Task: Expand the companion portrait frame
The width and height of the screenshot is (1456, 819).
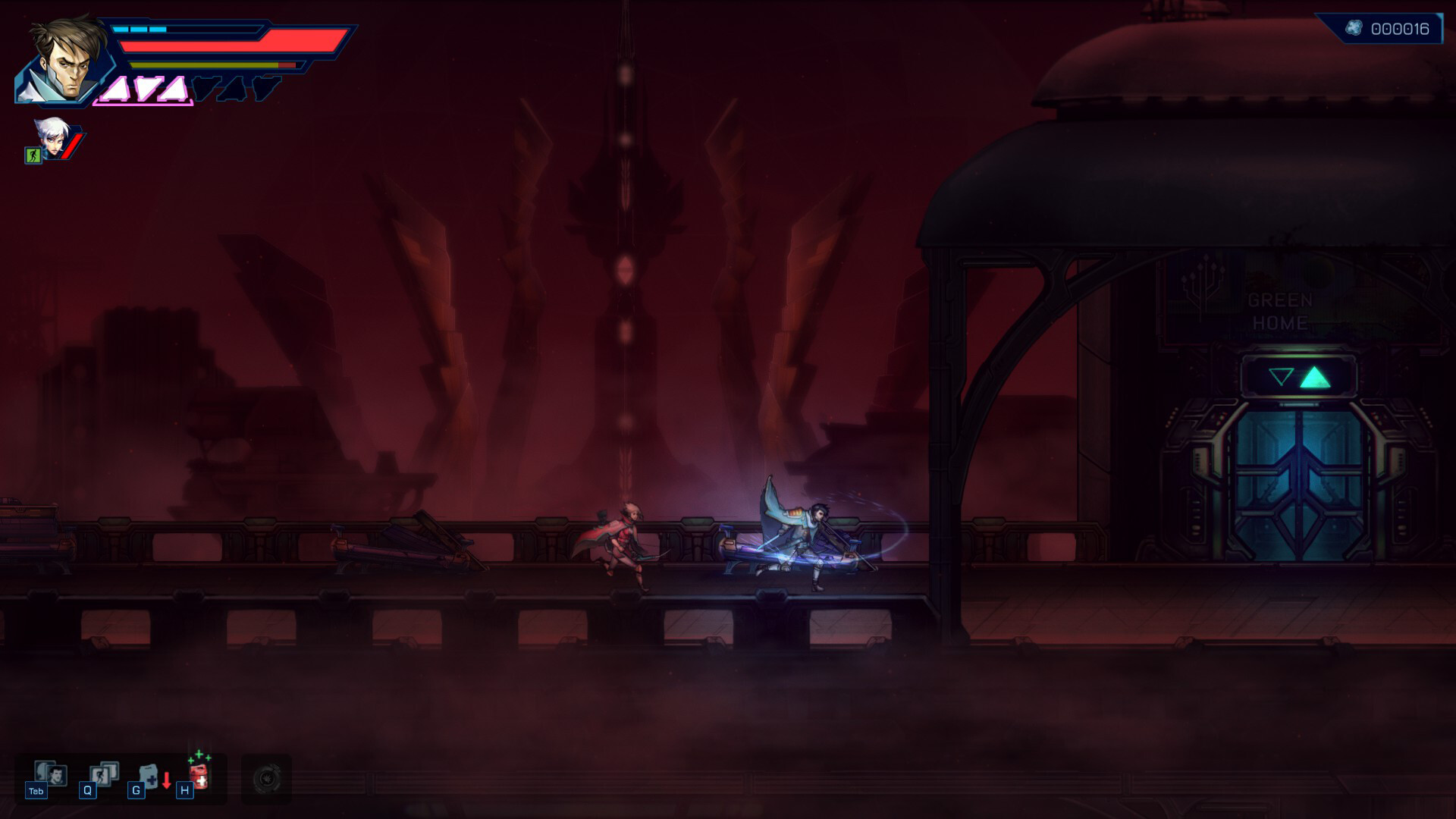Action: 52,140
